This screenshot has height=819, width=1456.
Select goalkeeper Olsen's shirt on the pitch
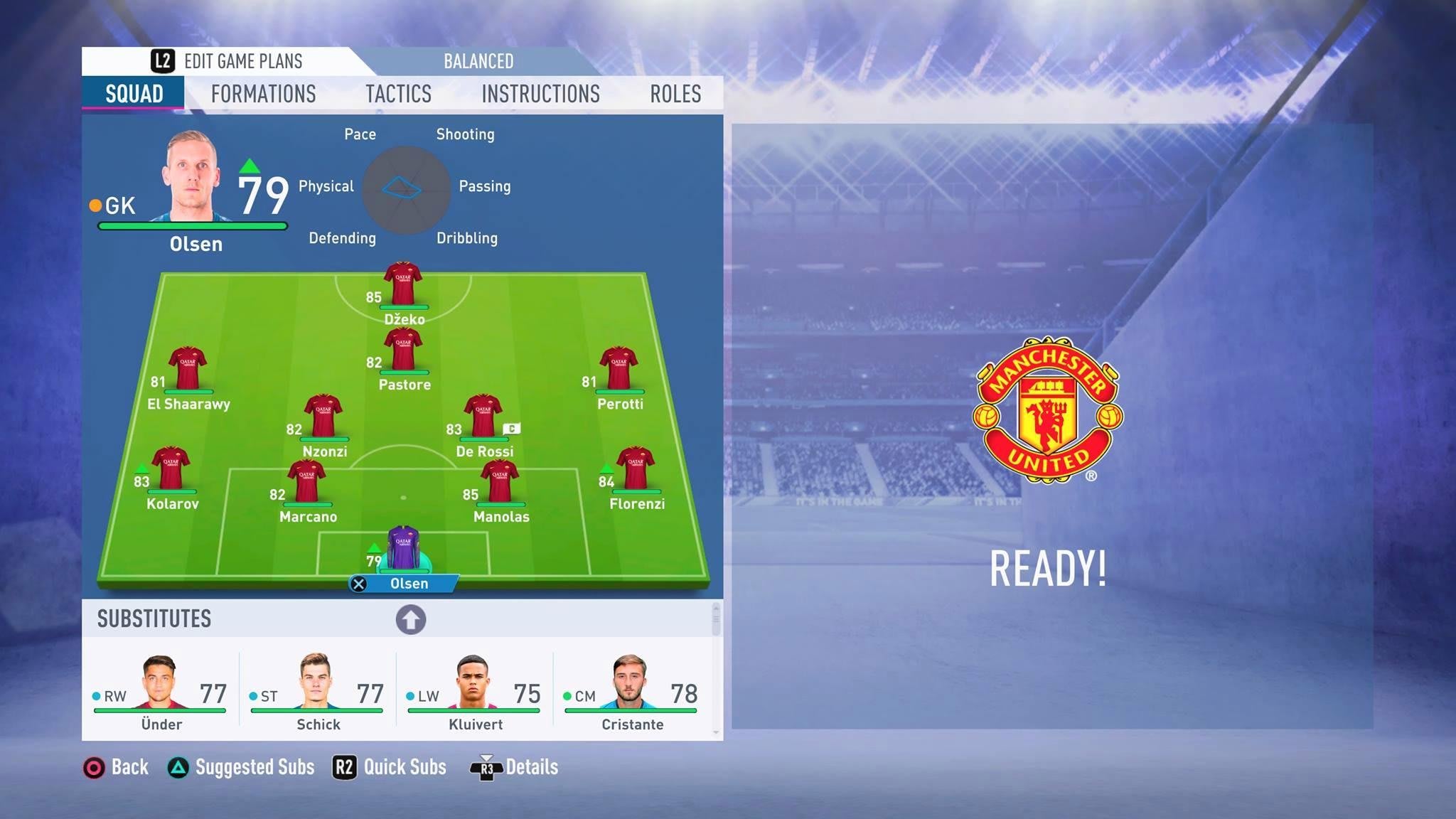click(x=403, y=548)
